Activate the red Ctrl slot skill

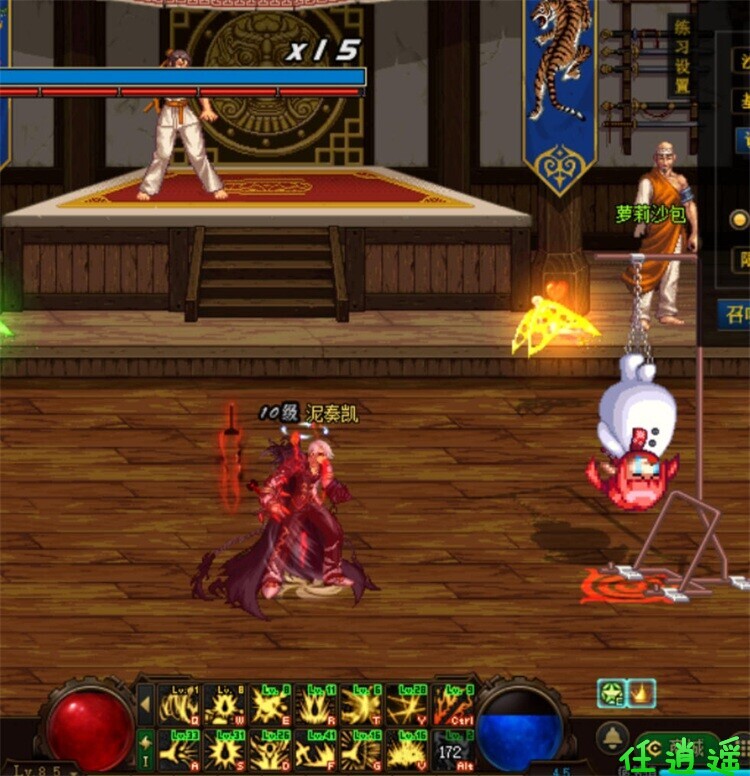point(453,705)
